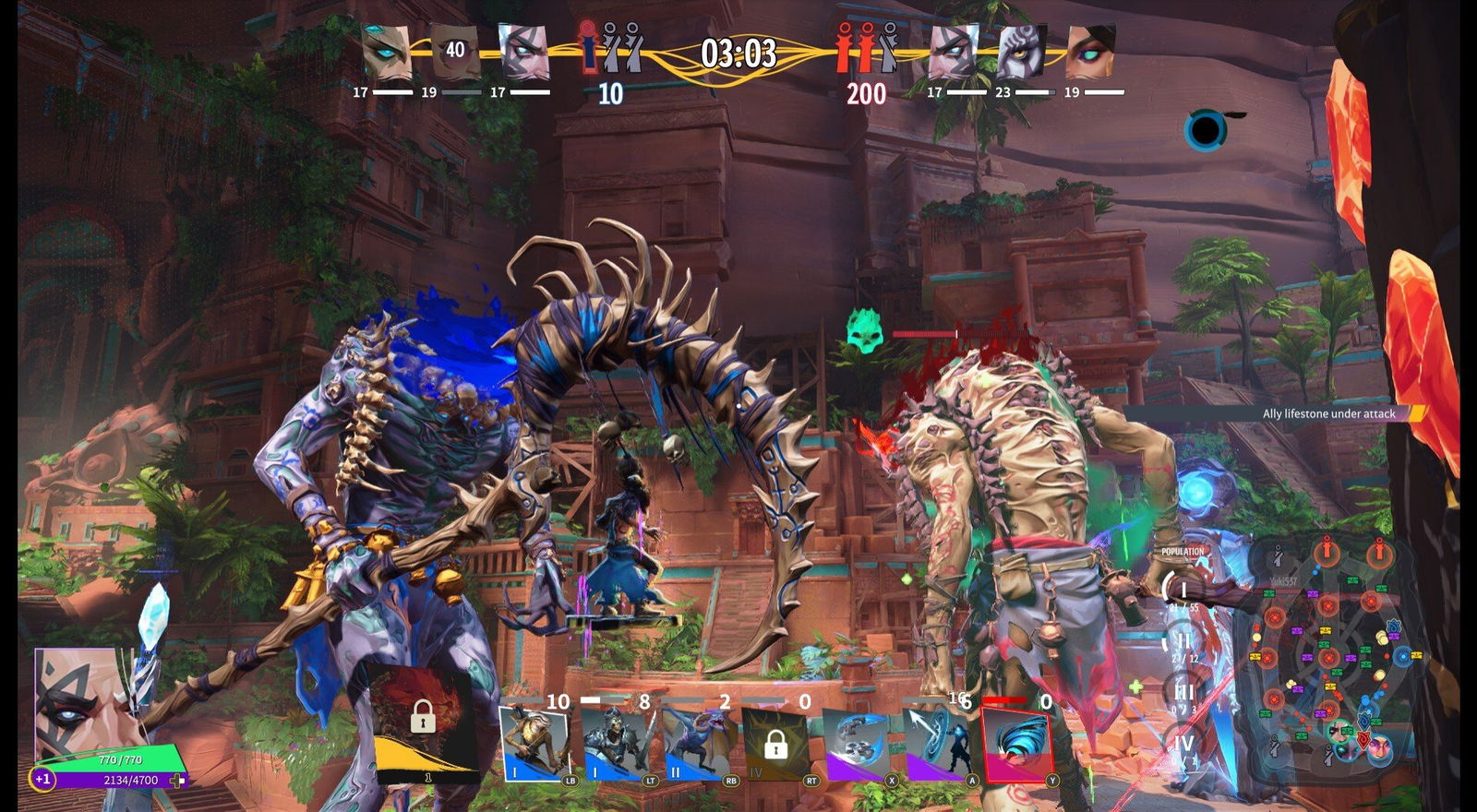Select the tier II population gauge

[1183, 640]
